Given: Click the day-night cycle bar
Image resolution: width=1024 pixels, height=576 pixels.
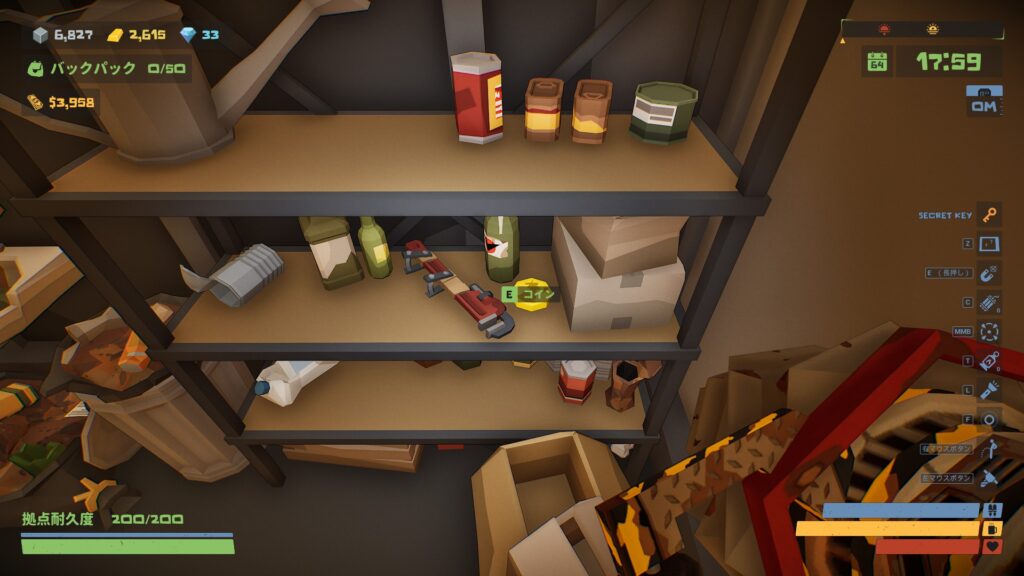Looking at the screenshot, I should (x=922, y=30).
